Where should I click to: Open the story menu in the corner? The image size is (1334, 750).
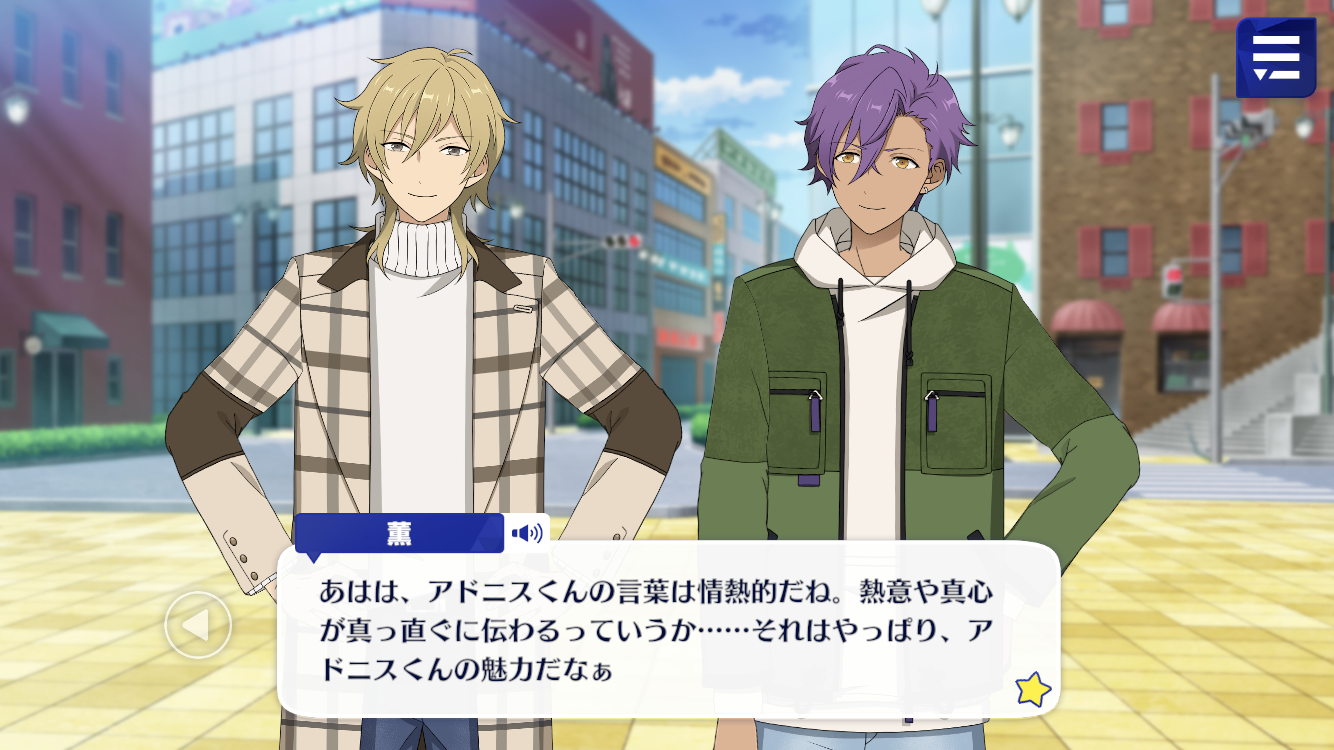click(1275, 58)
